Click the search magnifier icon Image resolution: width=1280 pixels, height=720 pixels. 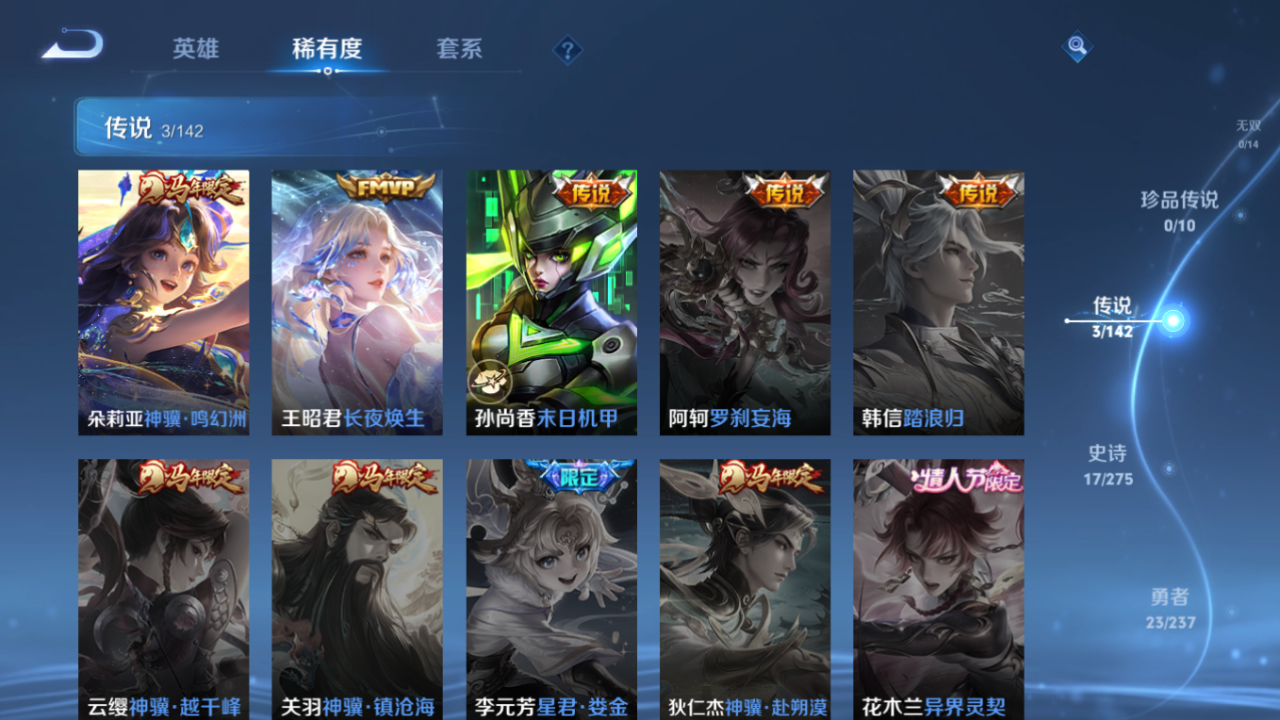coord(1076,45)
